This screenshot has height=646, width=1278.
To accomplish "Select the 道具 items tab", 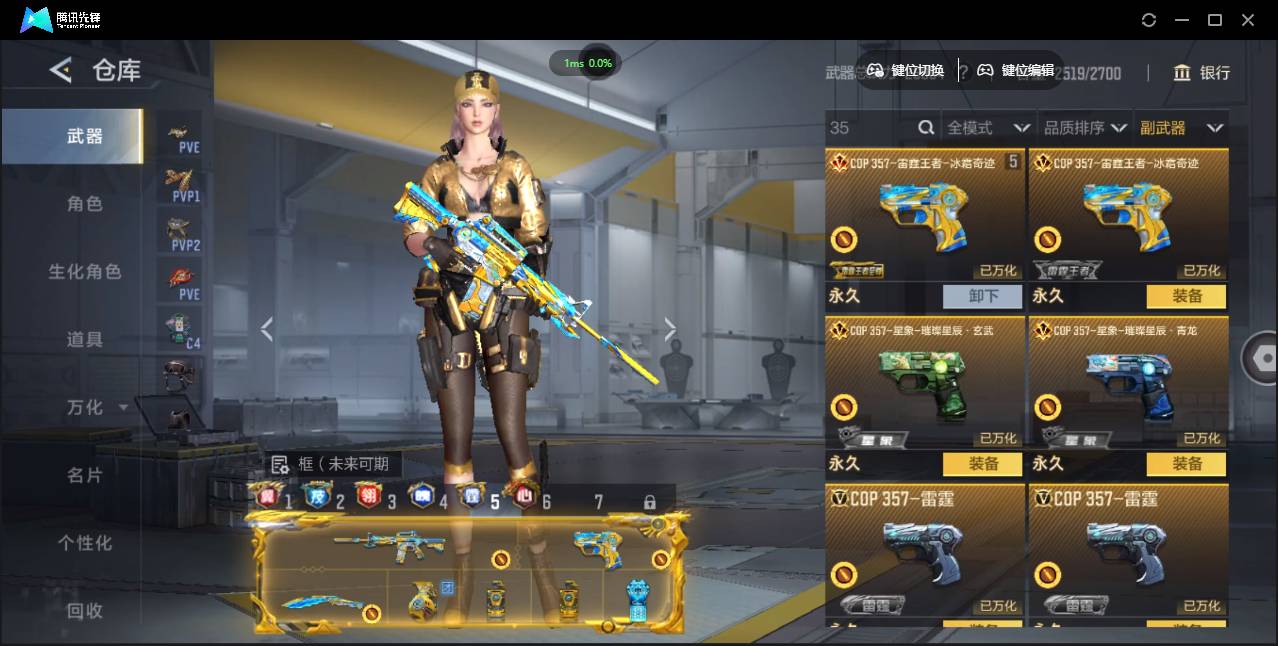I will pyautogui.click(x=84, y=340).
